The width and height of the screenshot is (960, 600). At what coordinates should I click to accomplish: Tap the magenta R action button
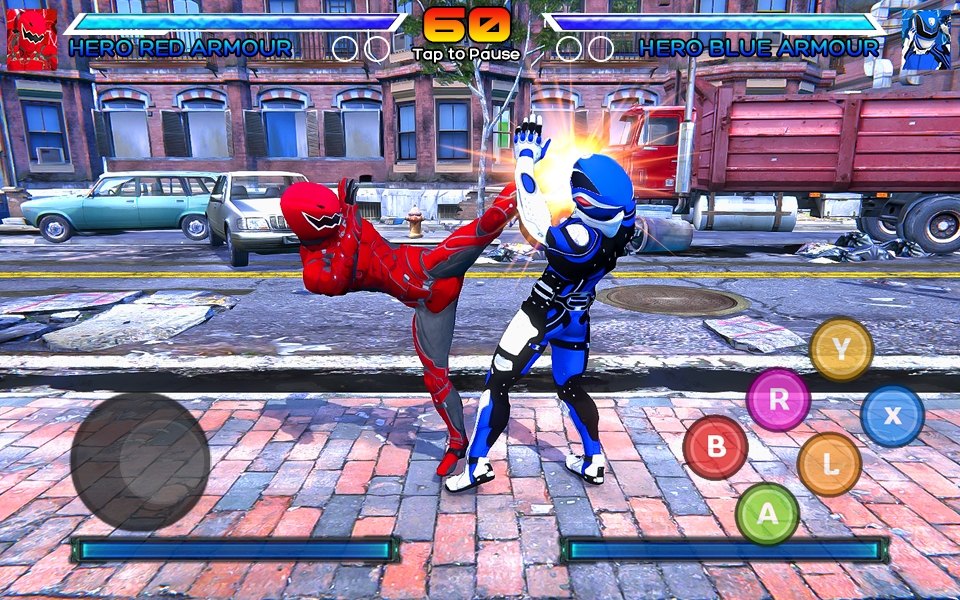click(778, 399)
